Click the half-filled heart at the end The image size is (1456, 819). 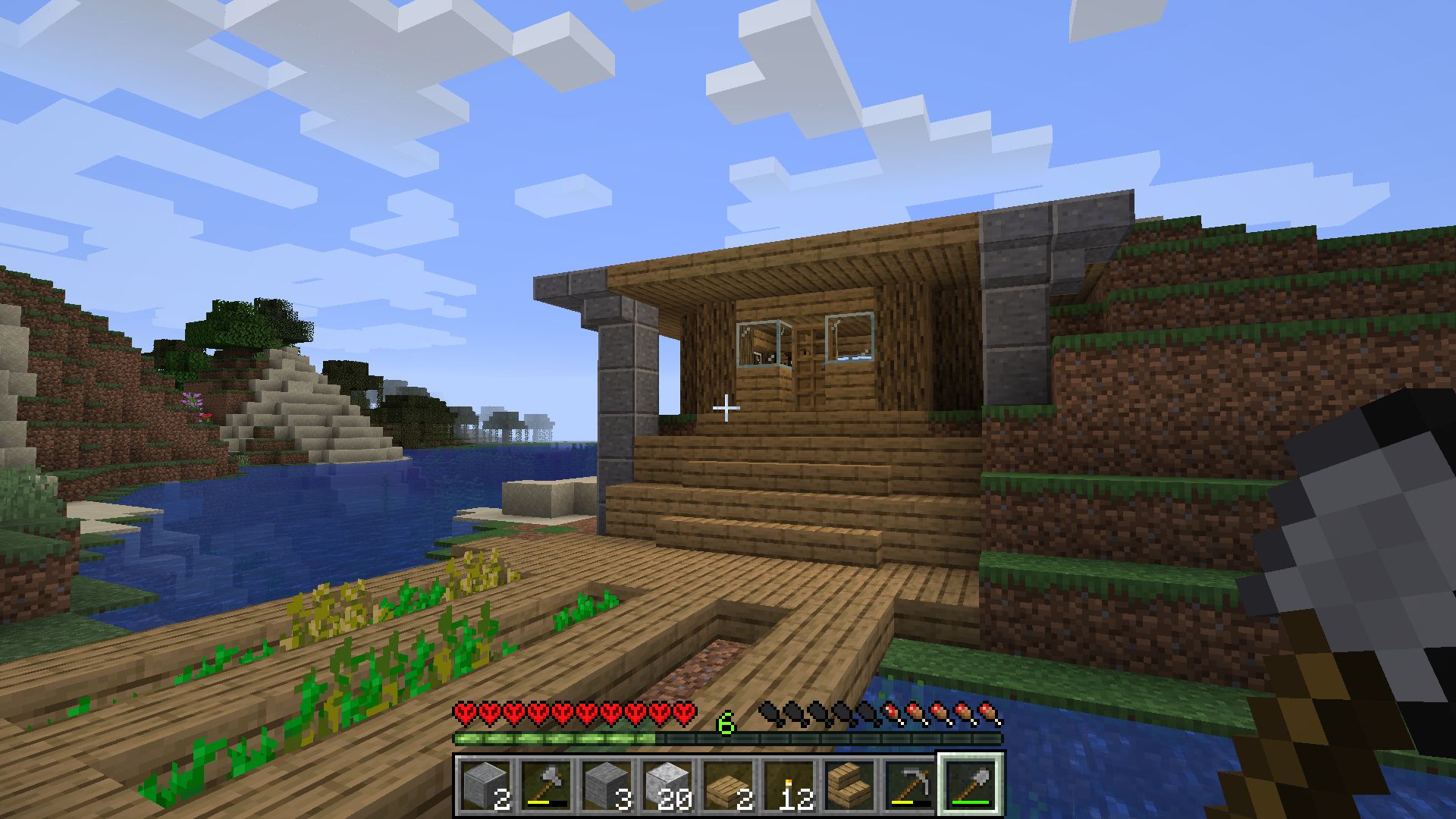click(x=682, y=714)
